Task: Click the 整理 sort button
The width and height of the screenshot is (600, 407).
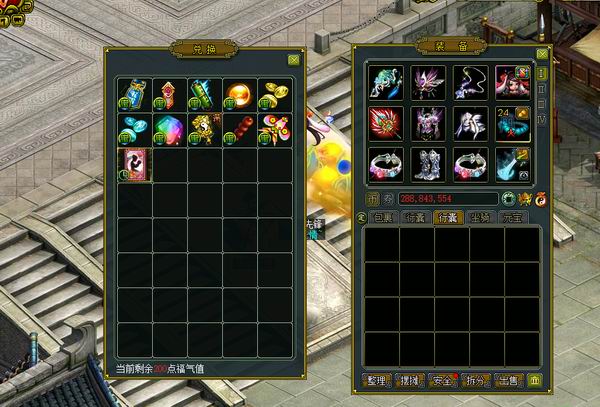Action: click(x=376, y=380)
